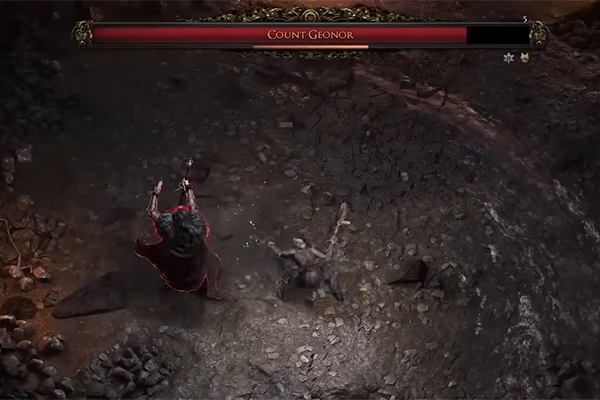Click the wolf head boss modifier icon

pos(523,57)
